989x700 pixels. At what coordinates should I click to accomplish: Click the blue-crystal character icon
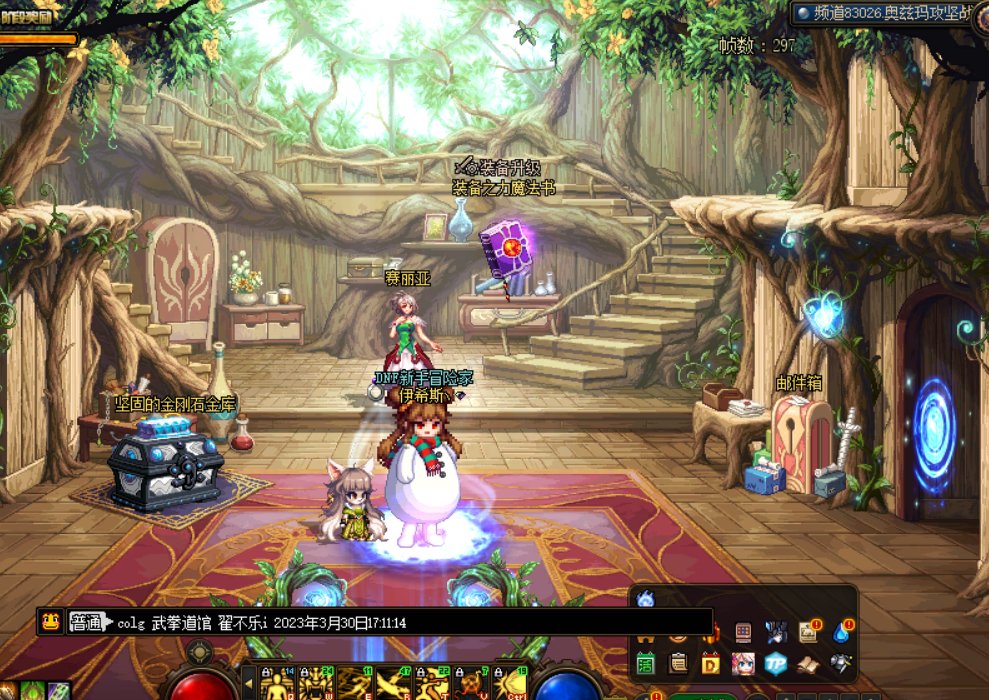[x=776, y=631]
